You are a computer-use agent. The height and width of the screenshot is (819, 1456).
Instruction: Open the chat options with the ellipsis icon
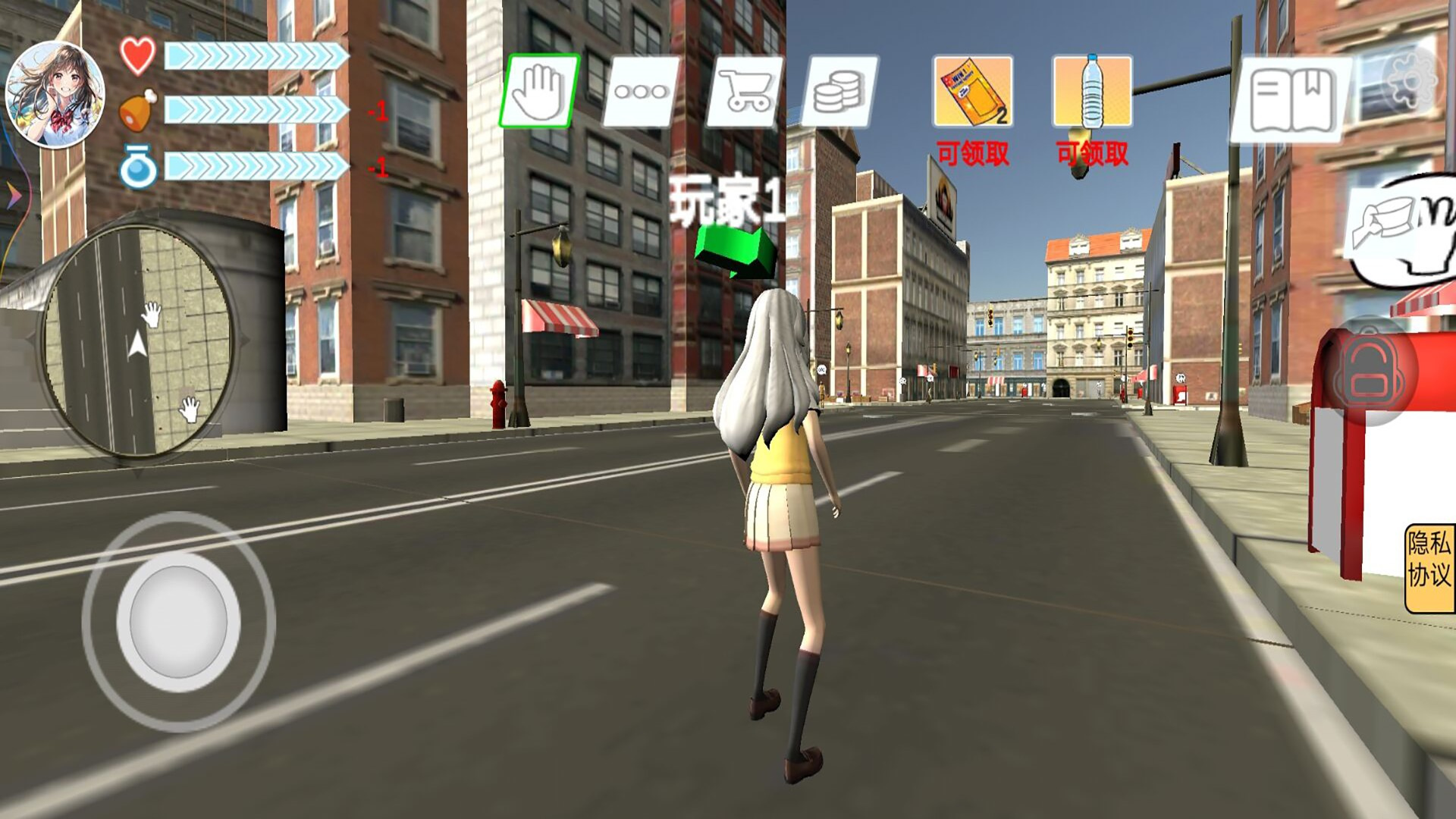point(639,91)
